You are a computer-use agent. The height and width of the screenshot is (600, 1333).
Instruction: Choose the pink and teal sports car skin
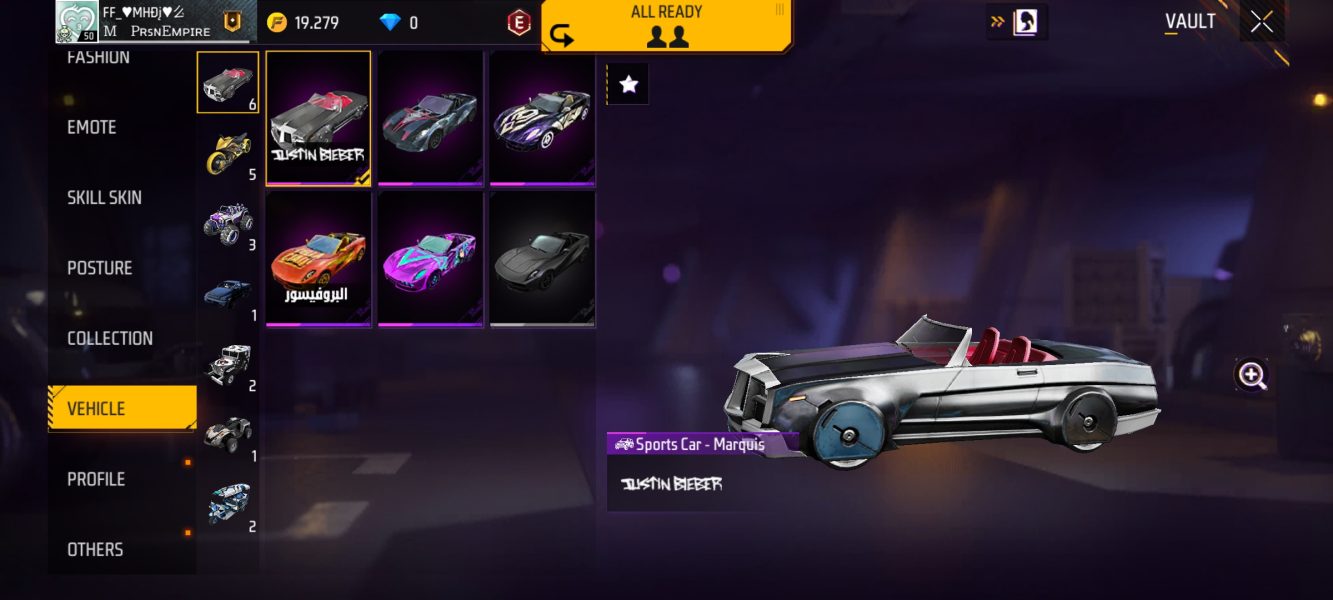click(x=430, y=258)
